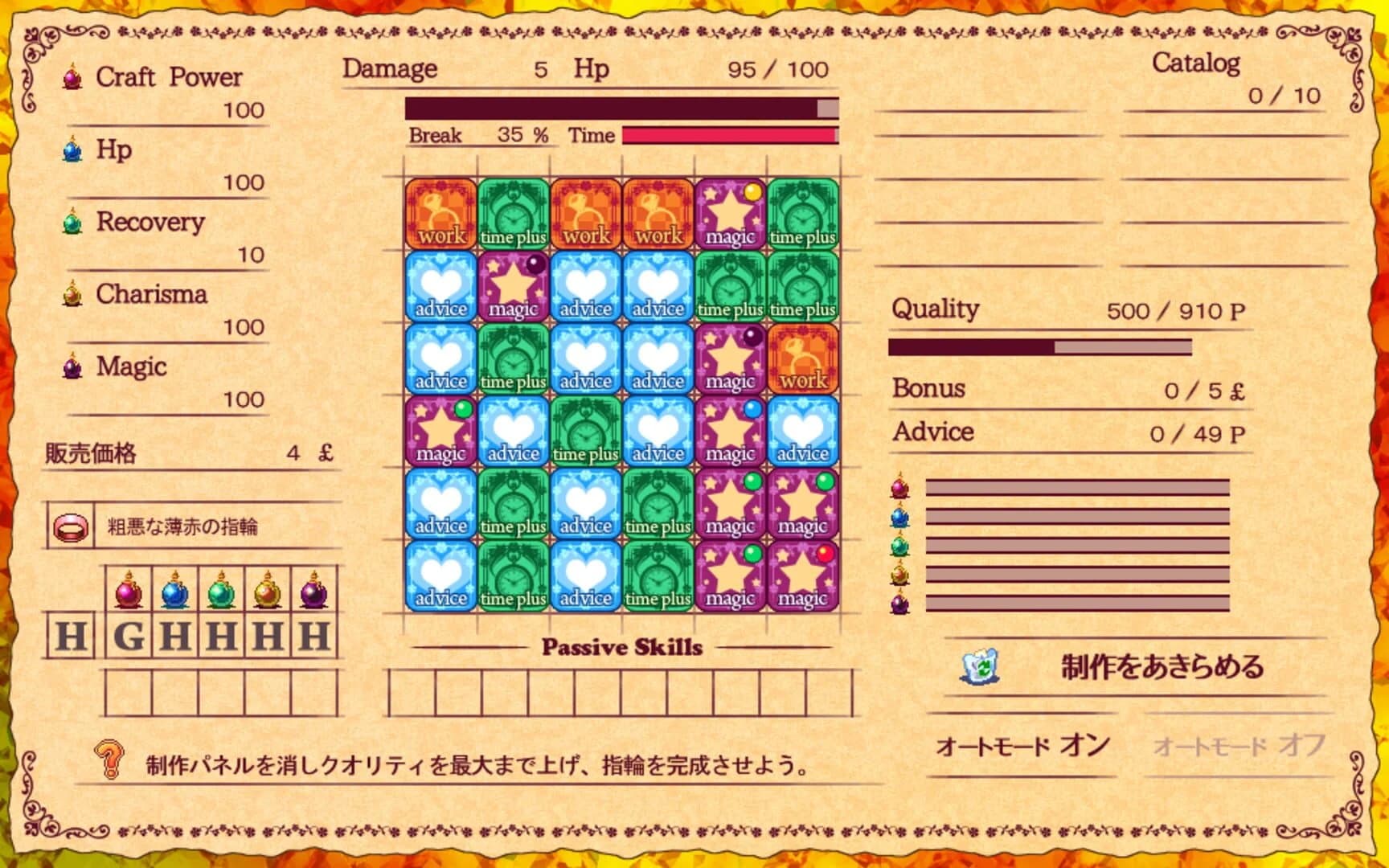
Task: Select the blue Hp potion icon
Action: [72, 149]
